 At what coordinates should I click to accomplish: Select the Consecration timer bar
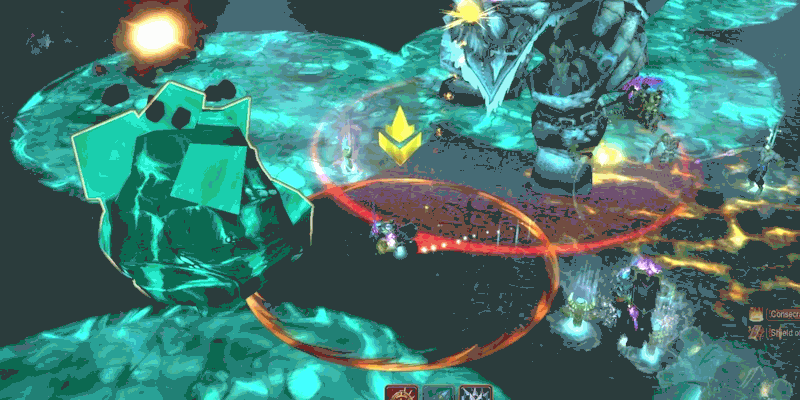pyautogui.click(x=780, y=313)
